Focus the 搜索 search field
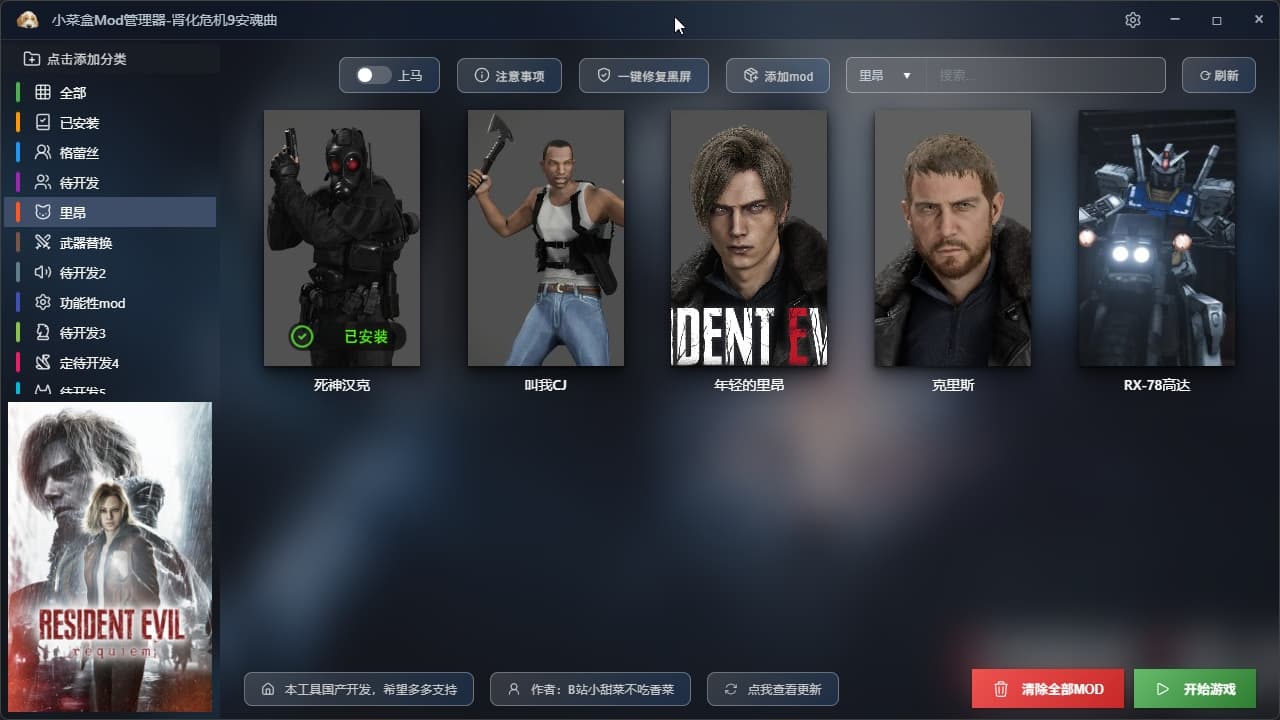This screenshot has width=1280, height=720. click(1045, 76)
